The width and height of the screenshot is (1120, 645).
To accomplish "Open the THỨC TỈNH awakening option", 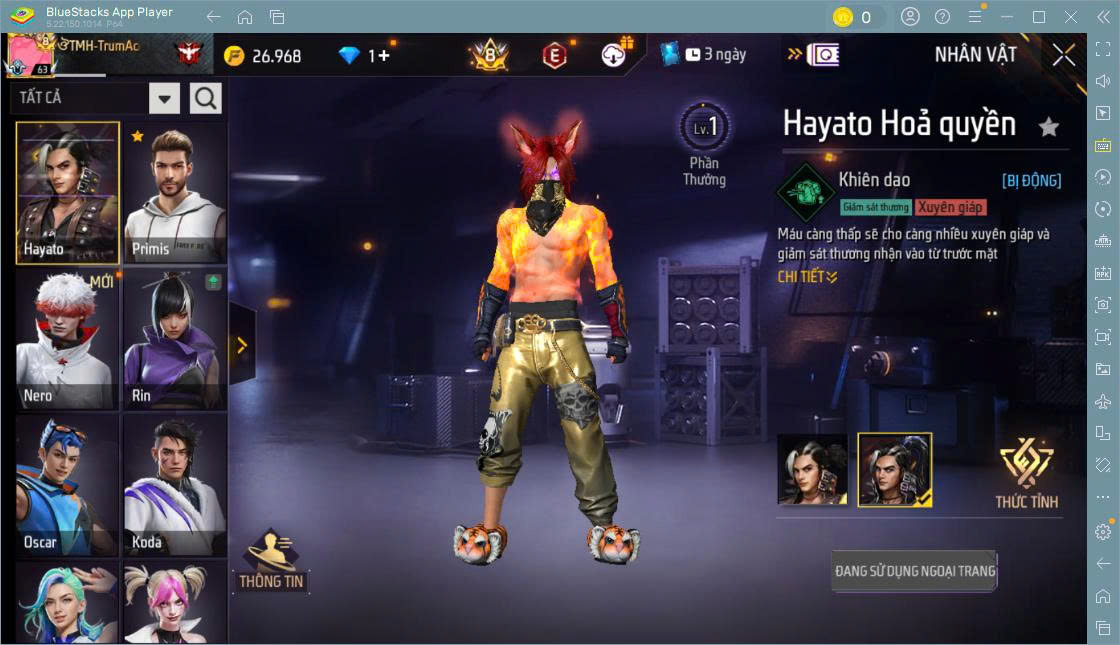I will [1026, 474].
